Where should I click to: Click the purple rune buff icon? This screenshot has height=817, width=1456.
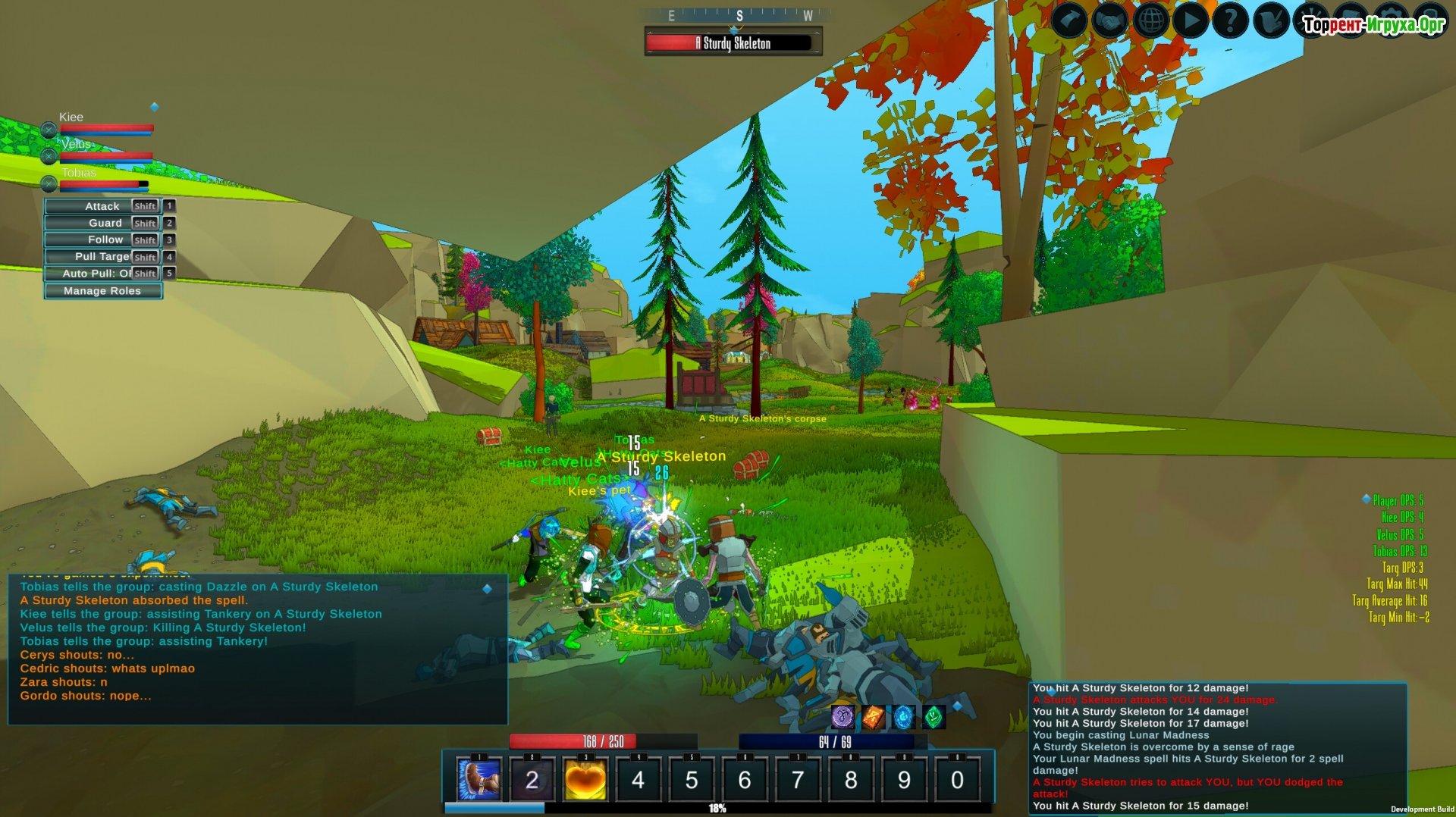(843, 716)
